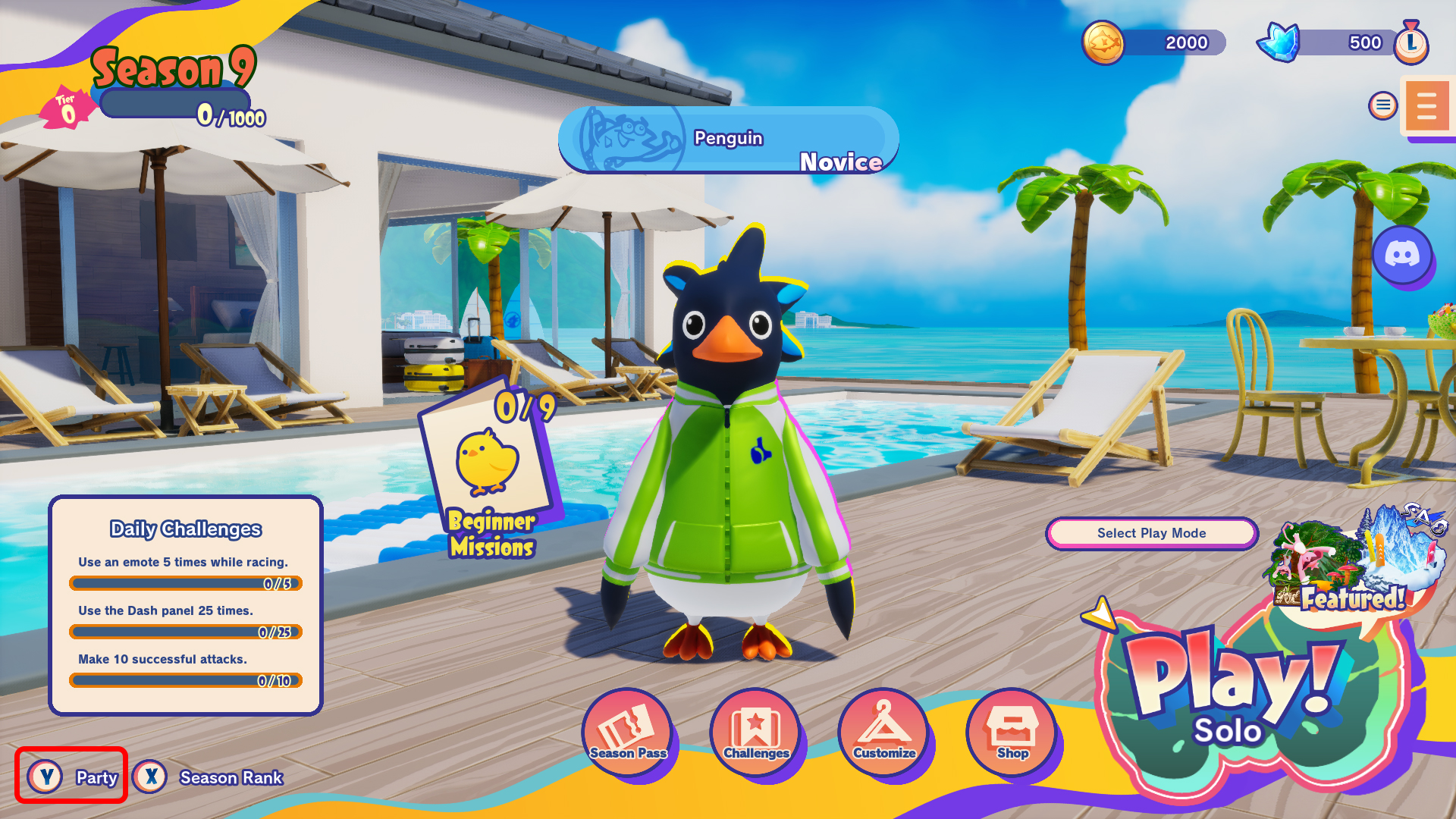The image size is (1456, 819).
Task: Open the Discord link button
Action: (1402, 255)
